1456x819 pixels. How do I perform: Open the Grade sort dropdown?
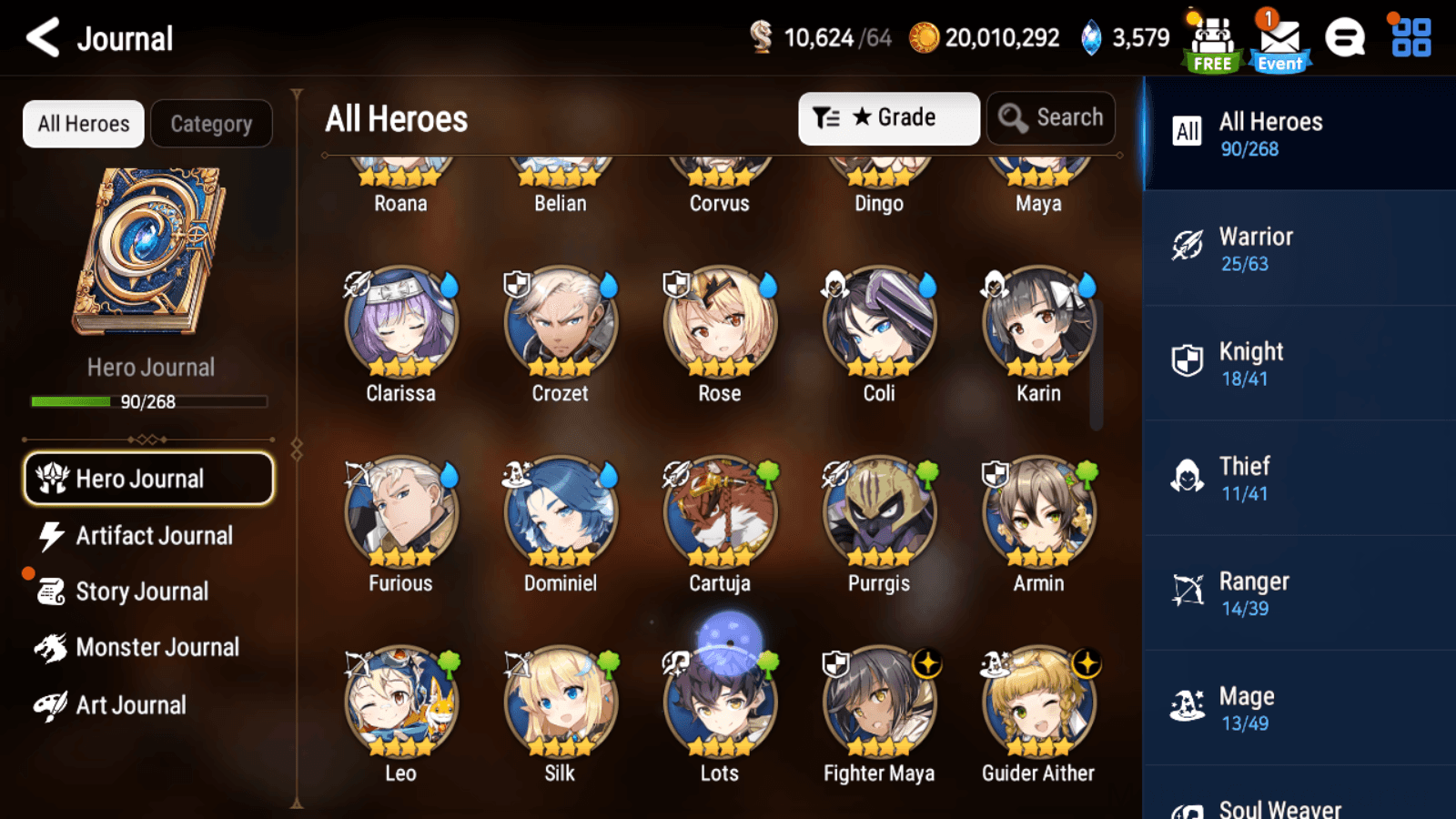(888, 117)
